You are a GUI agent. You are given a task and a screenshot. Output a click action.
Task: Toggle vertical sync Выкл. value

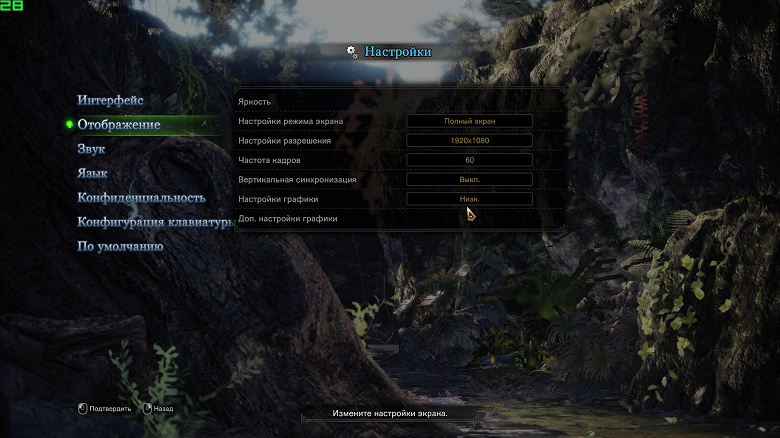point(469,180)
